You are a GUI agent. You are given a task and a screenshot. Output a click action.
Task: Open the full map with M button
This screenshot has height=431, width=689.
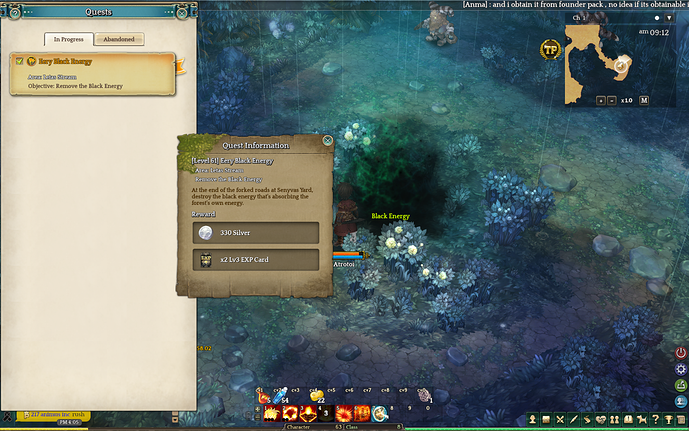(x=644, y=100)
